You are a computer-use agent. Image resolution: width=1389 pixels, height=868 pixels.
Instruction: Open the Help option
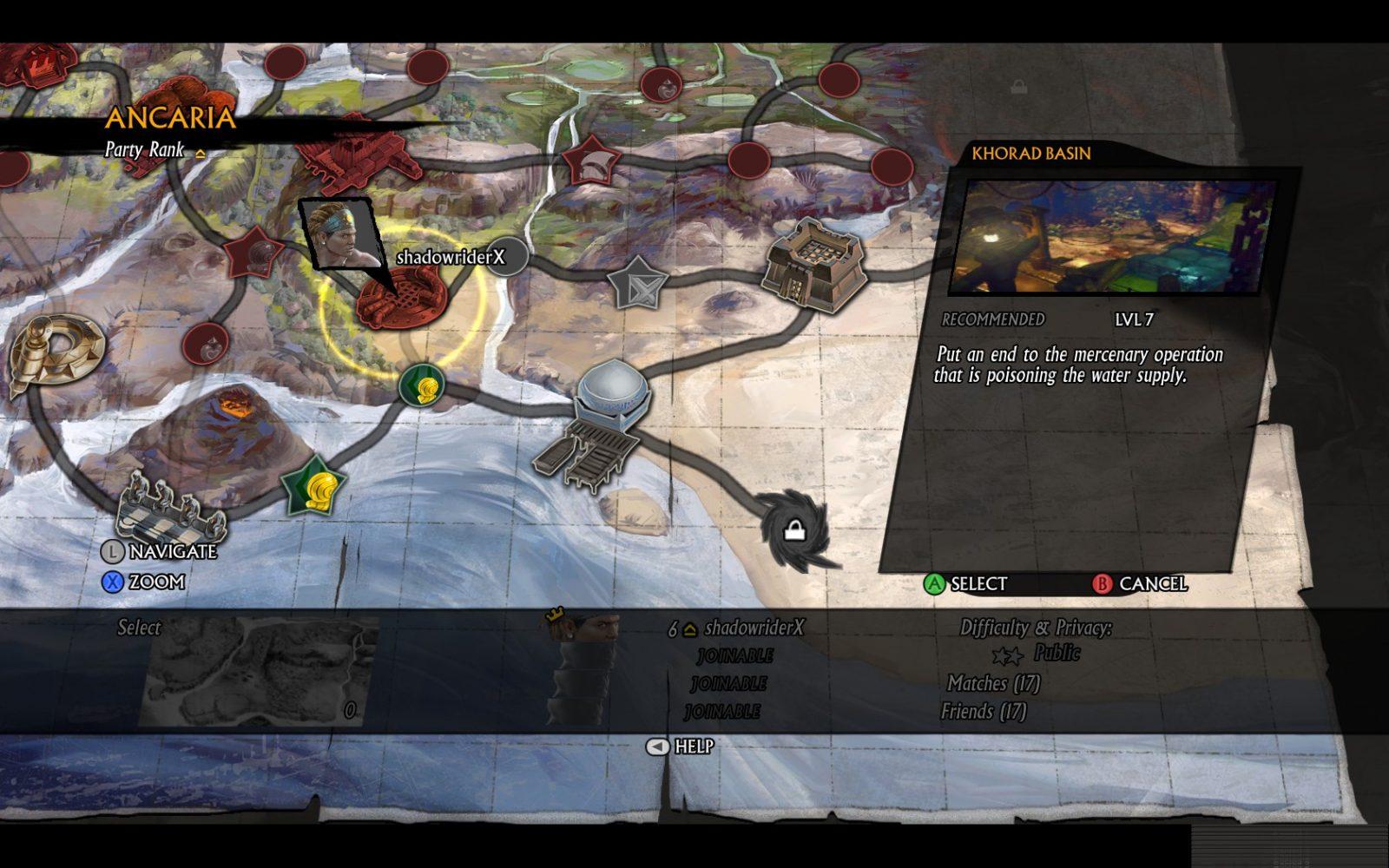[681, 746]
